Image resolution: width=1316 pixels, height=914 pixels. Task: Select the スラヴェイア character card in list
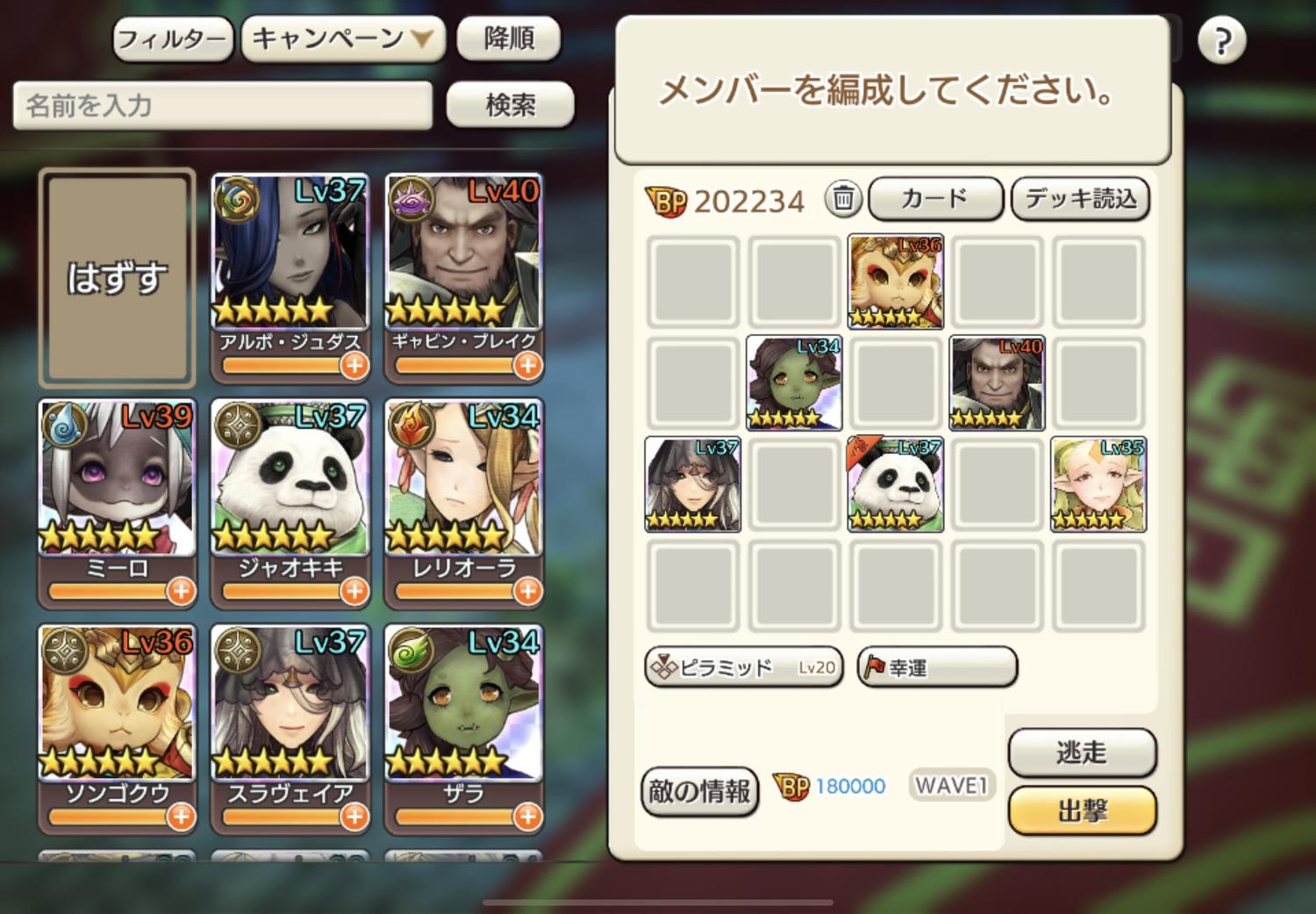(x=290, y=715)
